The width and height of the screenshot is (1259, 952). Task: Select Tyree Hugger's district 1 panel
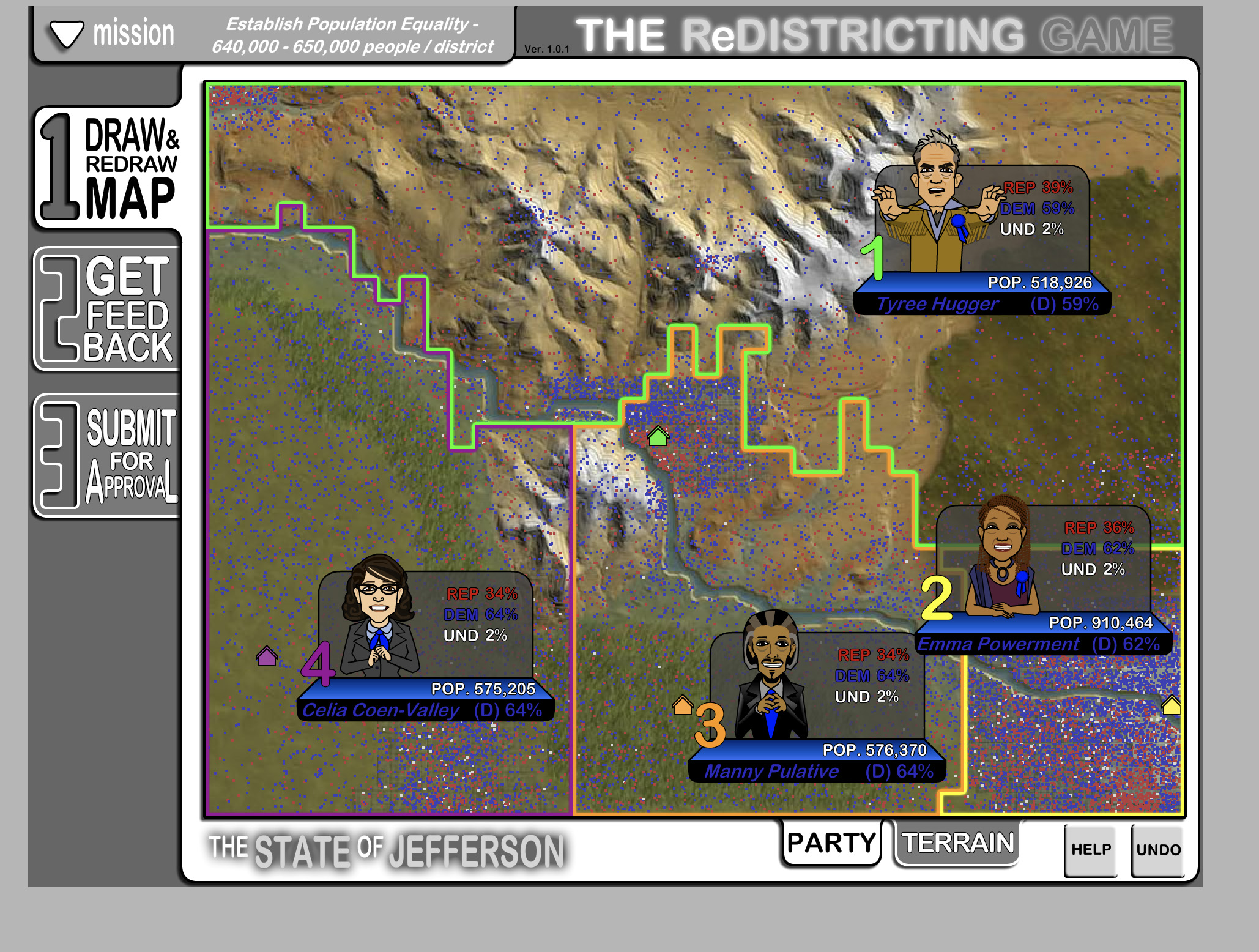pos(982,239)
